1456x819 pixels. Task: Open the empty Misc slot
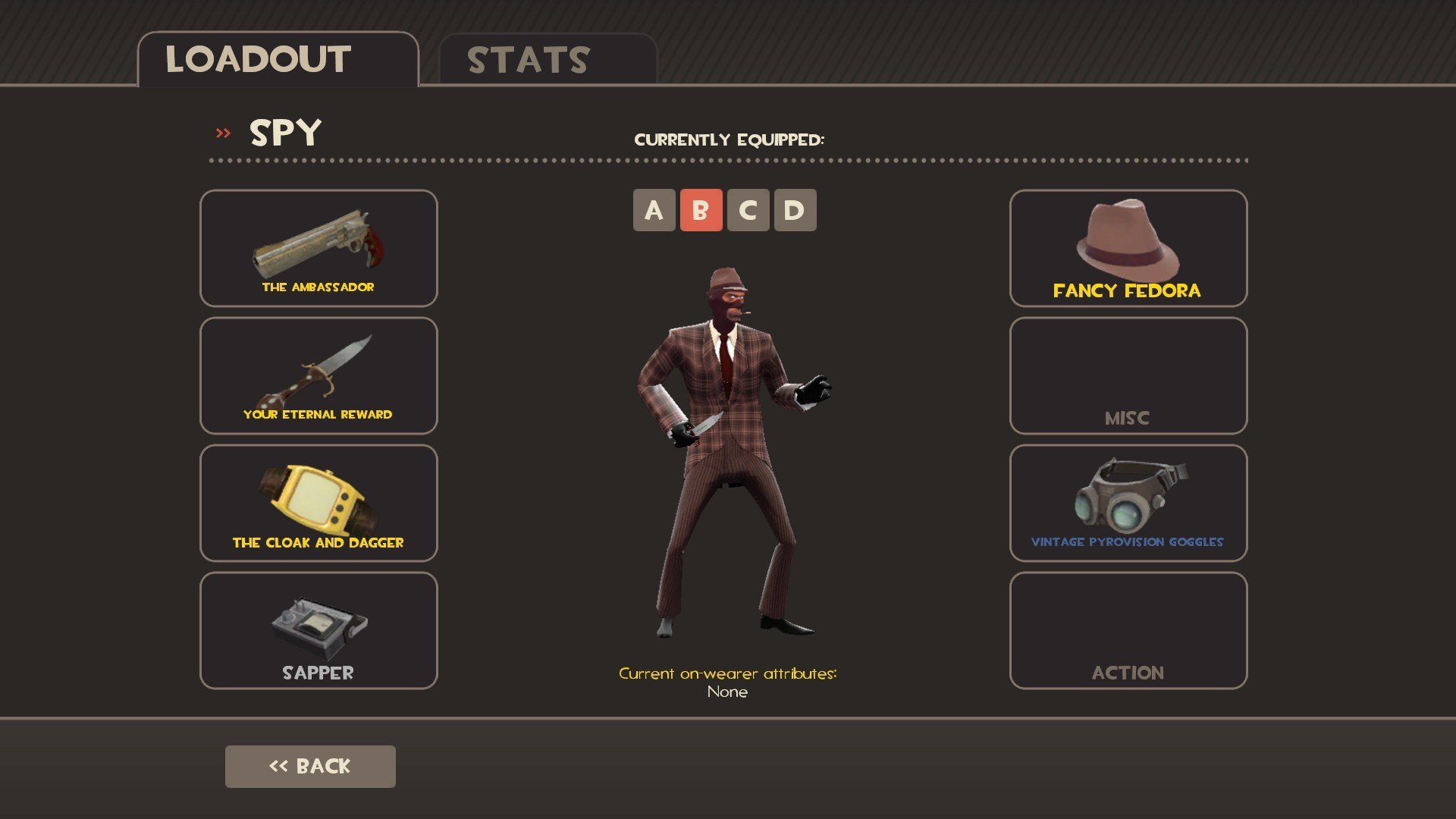tap(1128, 375)
